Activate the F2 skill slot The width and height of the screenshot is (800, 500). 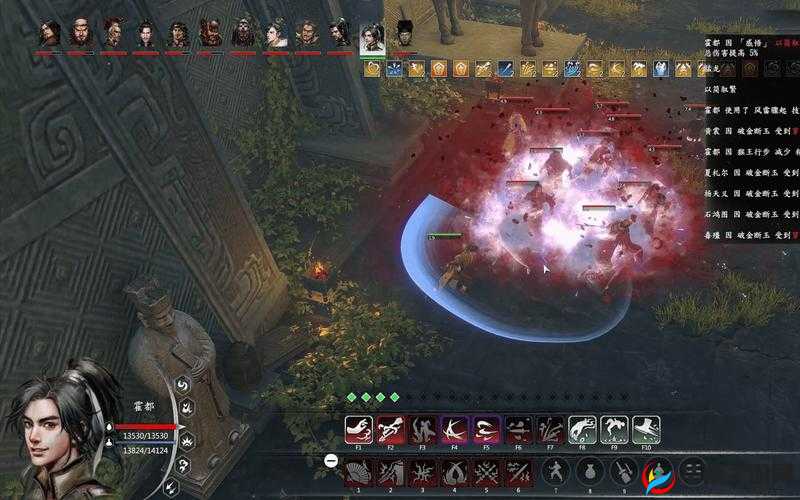coord(390,429)
